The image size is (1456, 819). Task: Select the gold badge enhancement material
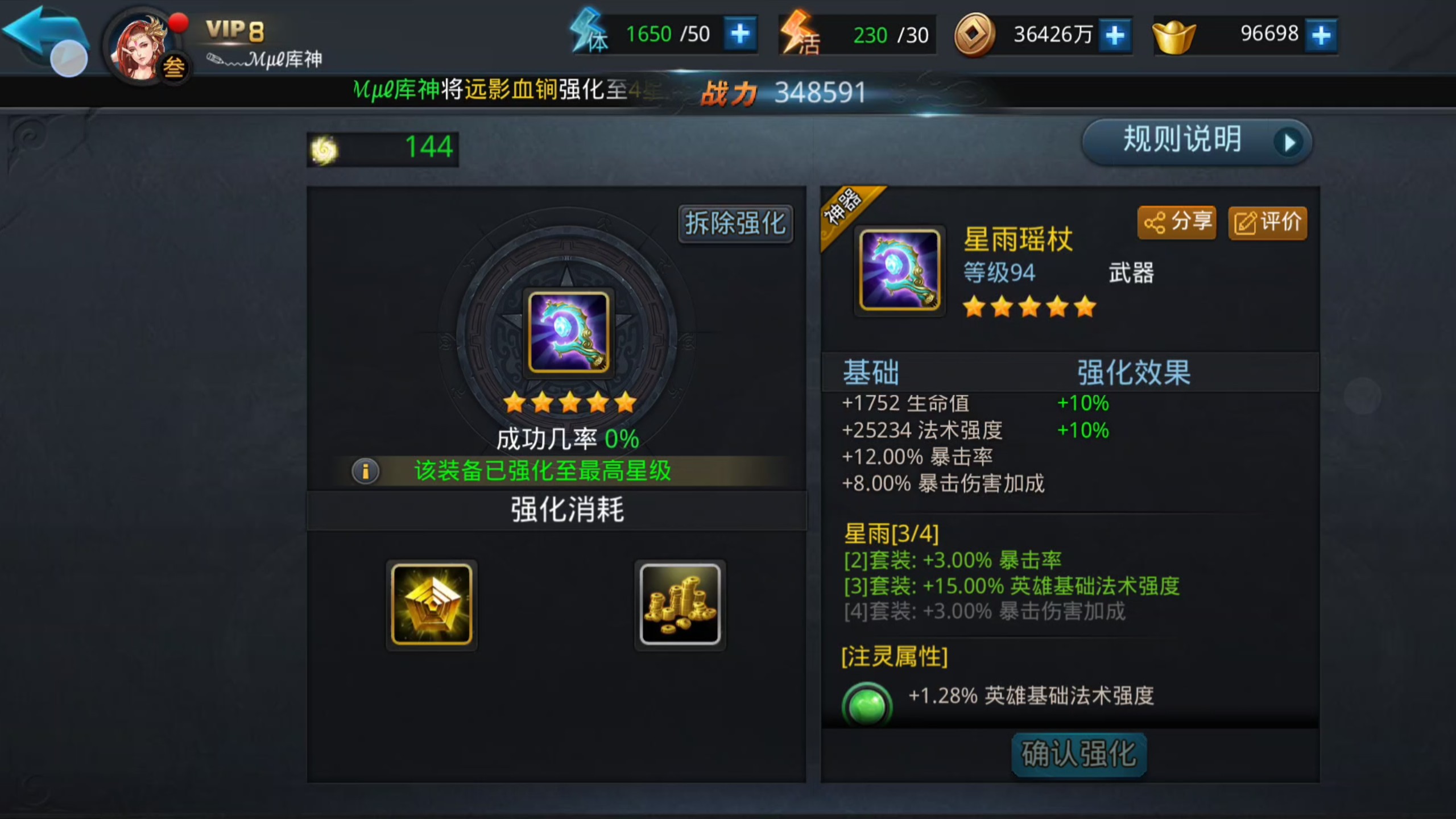[x=431, y=605]
